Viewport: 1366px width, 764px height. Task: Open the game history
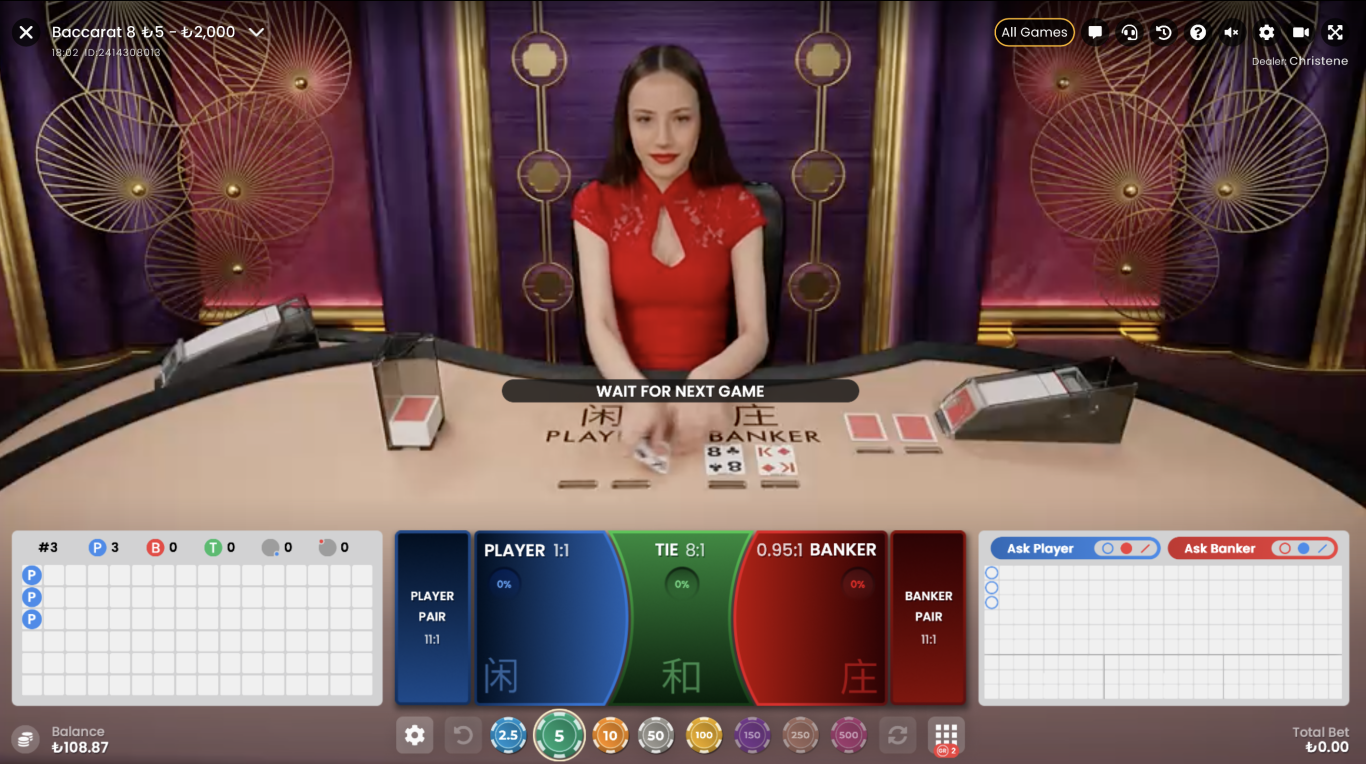tap(1164, 32)
